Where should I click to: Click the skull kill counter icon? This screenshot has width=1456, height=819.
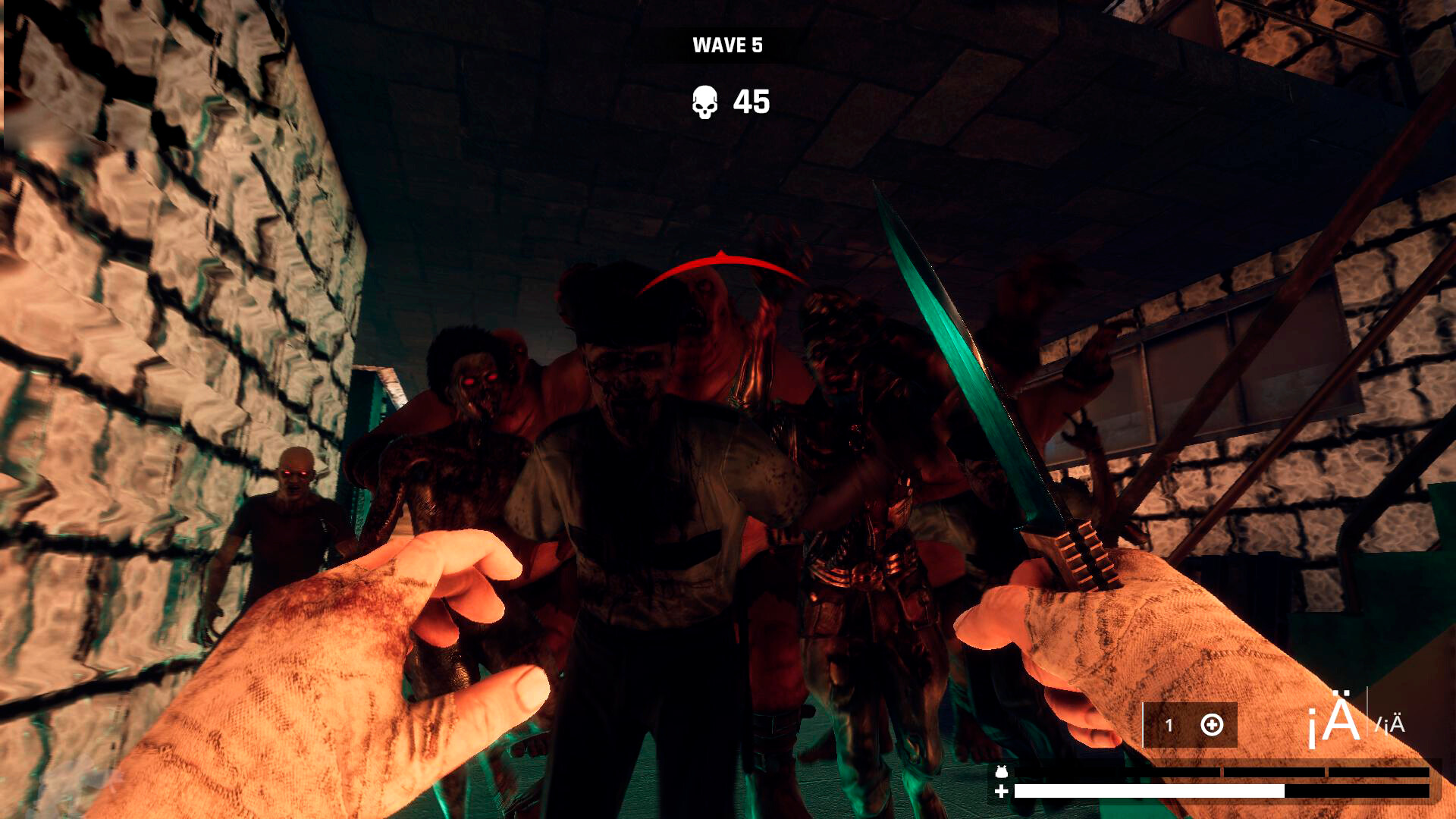click(x=705, y=101)
